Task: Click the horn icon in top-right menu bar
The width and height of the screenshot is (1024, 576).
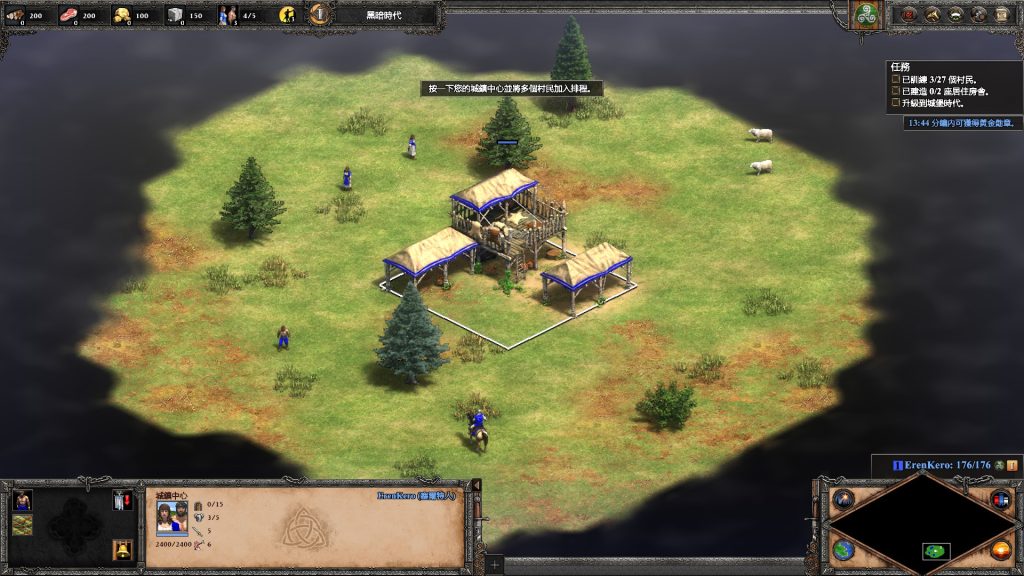Action: 932,14
